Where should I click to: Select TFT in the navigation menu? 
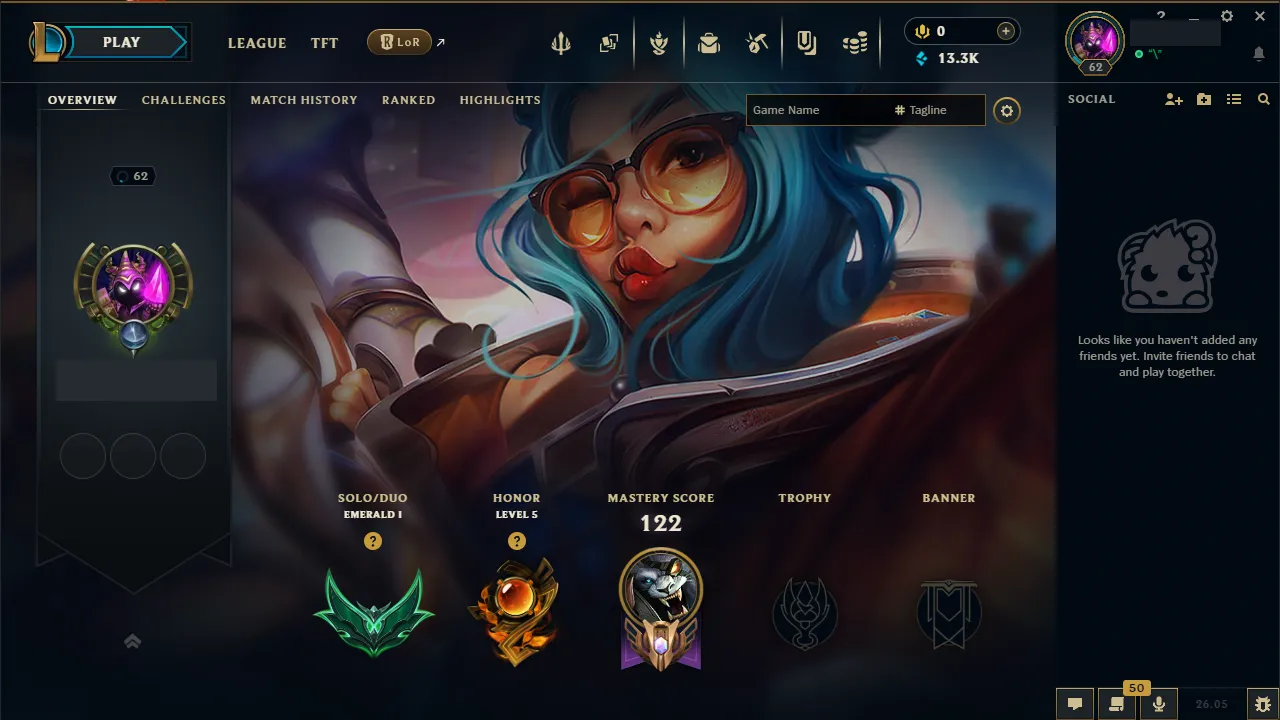pos(324,43)
